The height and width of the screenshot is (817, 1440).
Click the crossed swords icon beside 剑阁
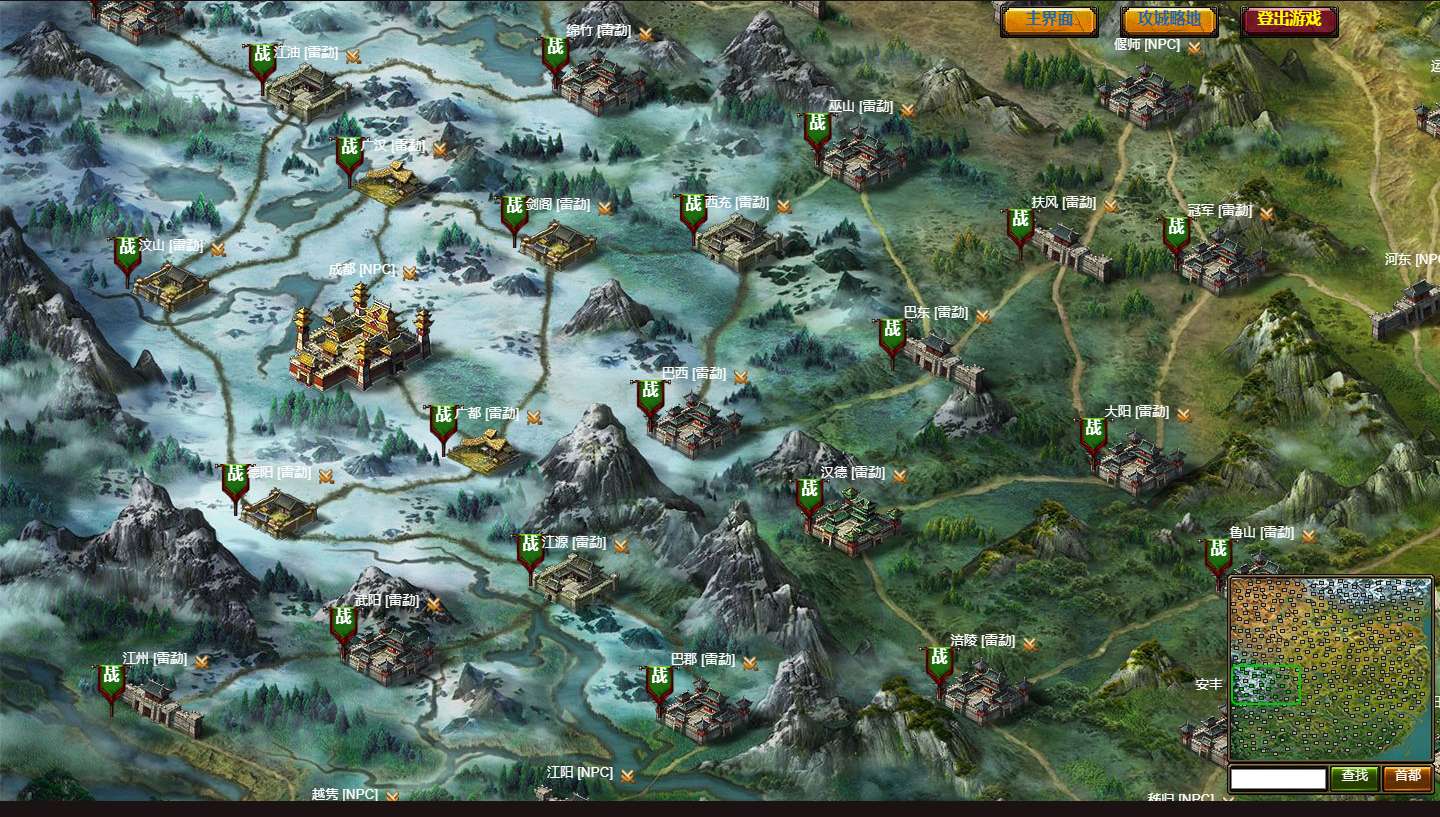coord(605,208)
